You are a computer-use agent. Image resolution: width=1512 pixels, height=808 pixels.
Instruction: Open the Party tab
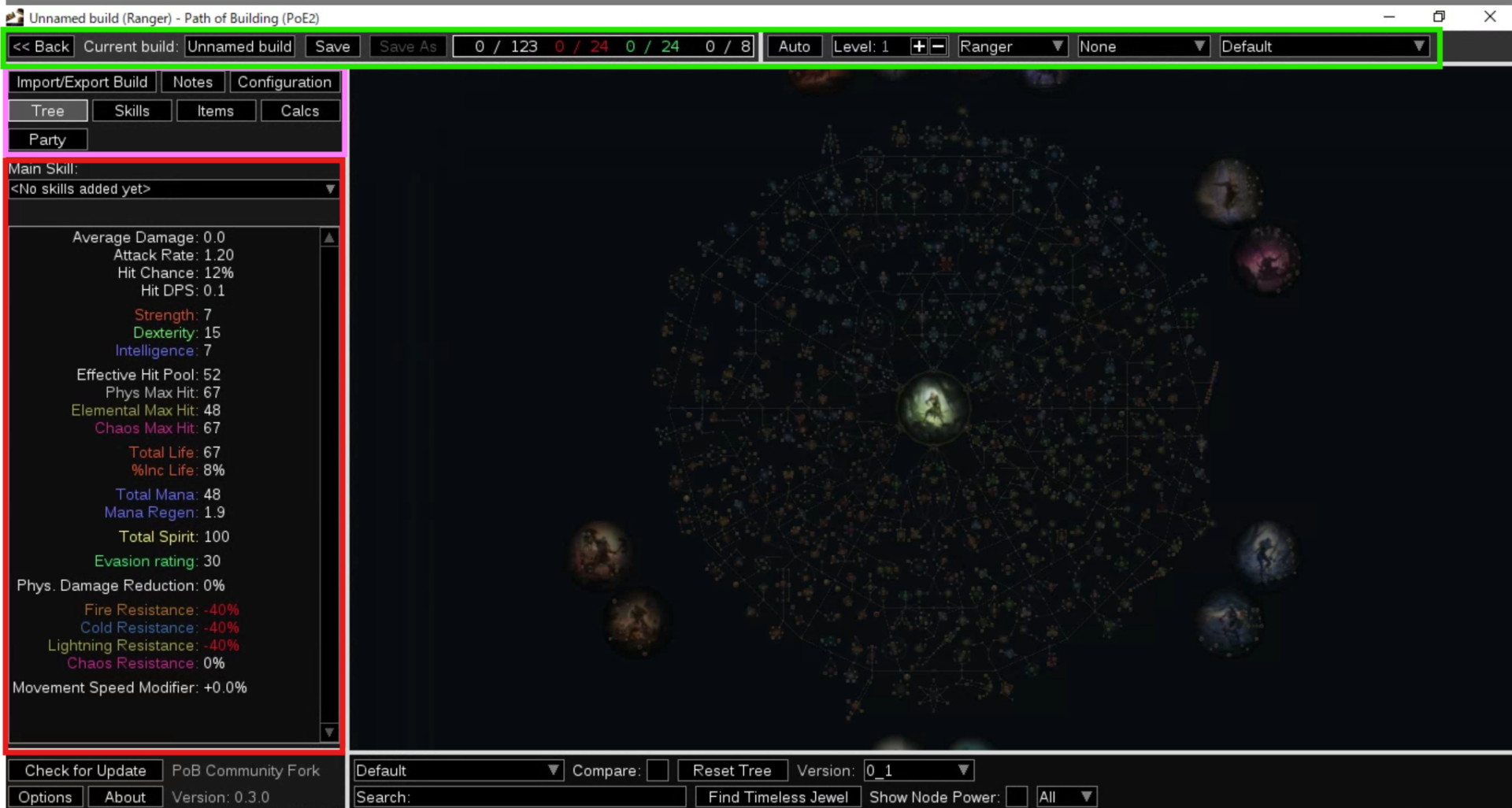pyautogui.click(x=47, y=139)
